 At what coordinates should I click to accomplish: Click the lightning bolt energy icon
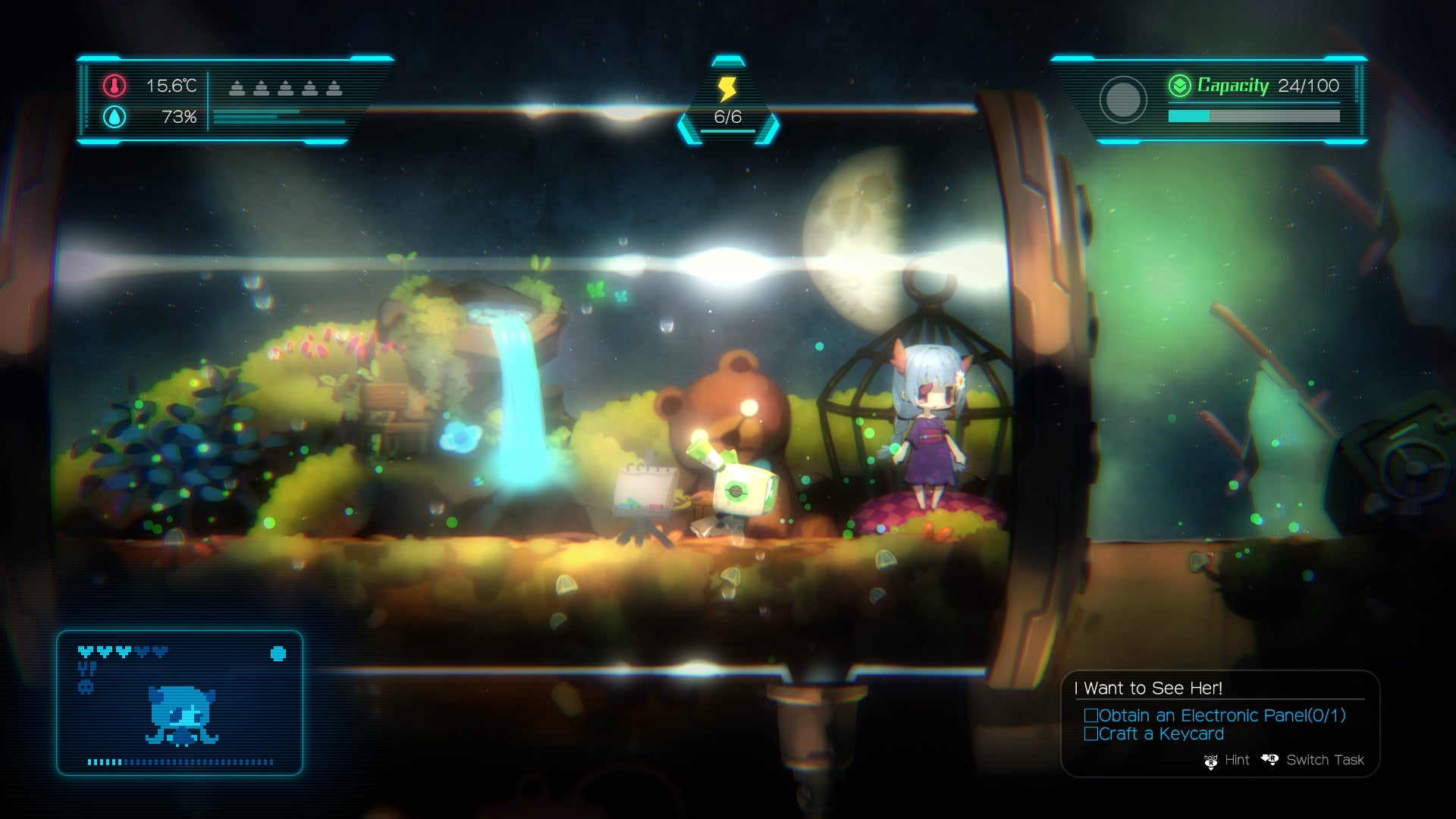(x=727, y=89)
